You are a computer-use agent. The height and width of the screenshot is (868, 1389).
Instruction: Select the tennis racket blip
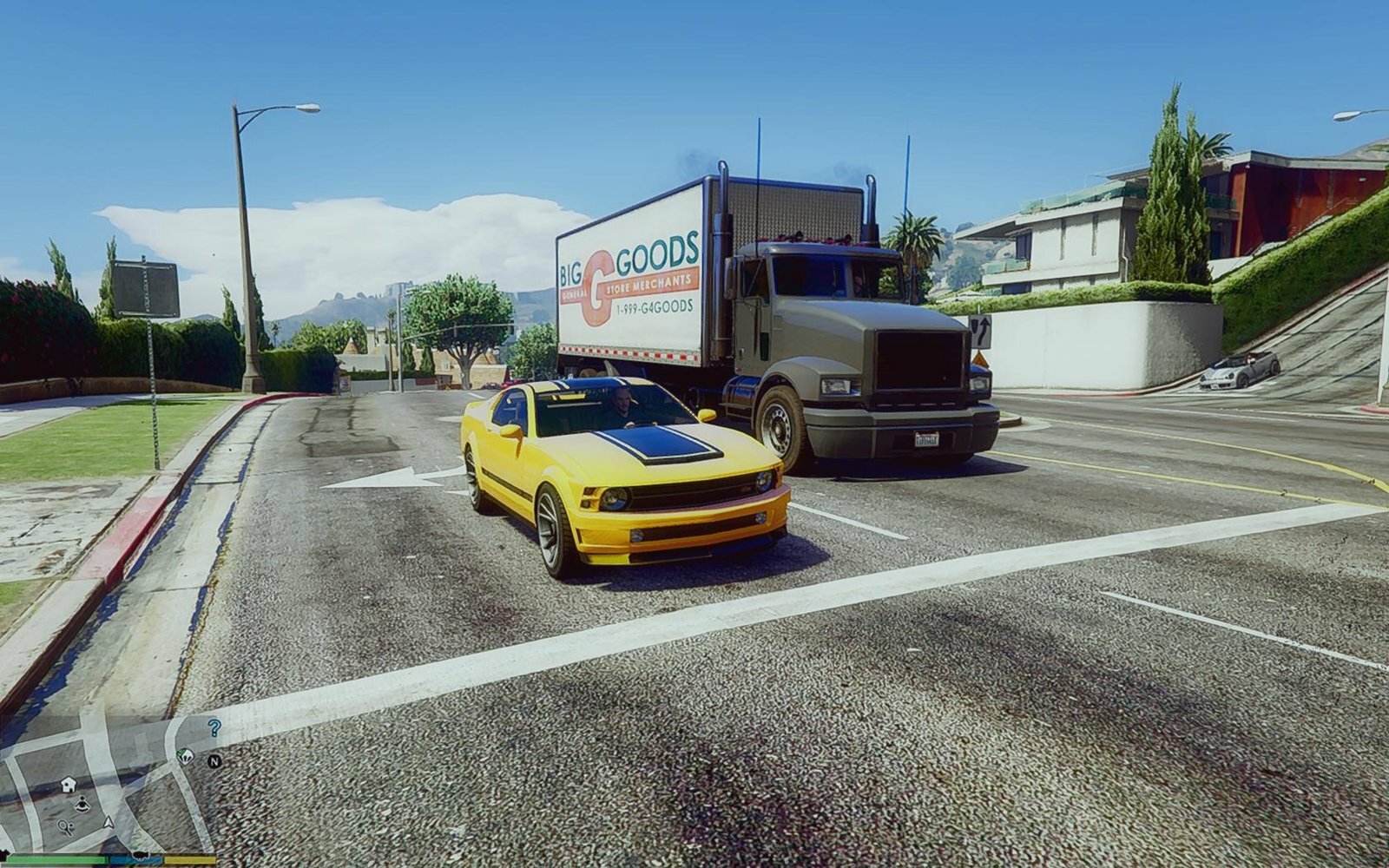[66, 826]
